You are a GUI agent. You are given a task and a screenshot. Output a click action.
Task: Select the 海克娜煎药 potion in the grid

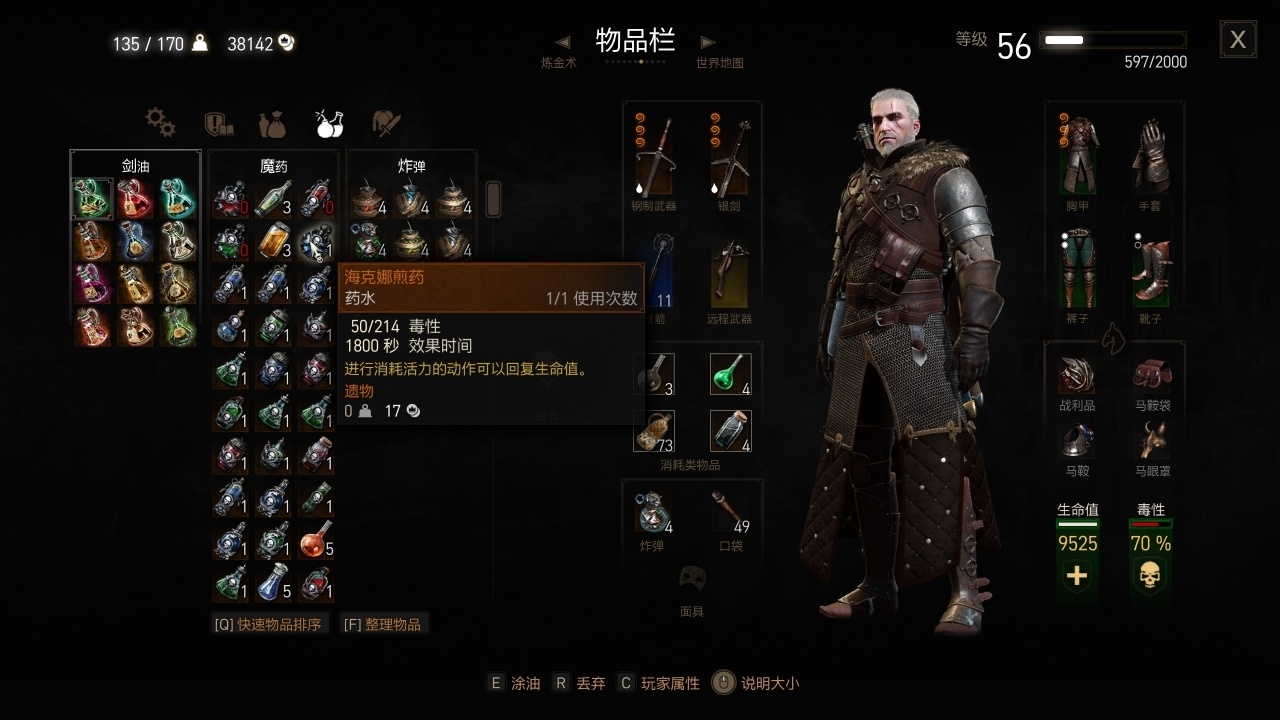click(319, 243)
